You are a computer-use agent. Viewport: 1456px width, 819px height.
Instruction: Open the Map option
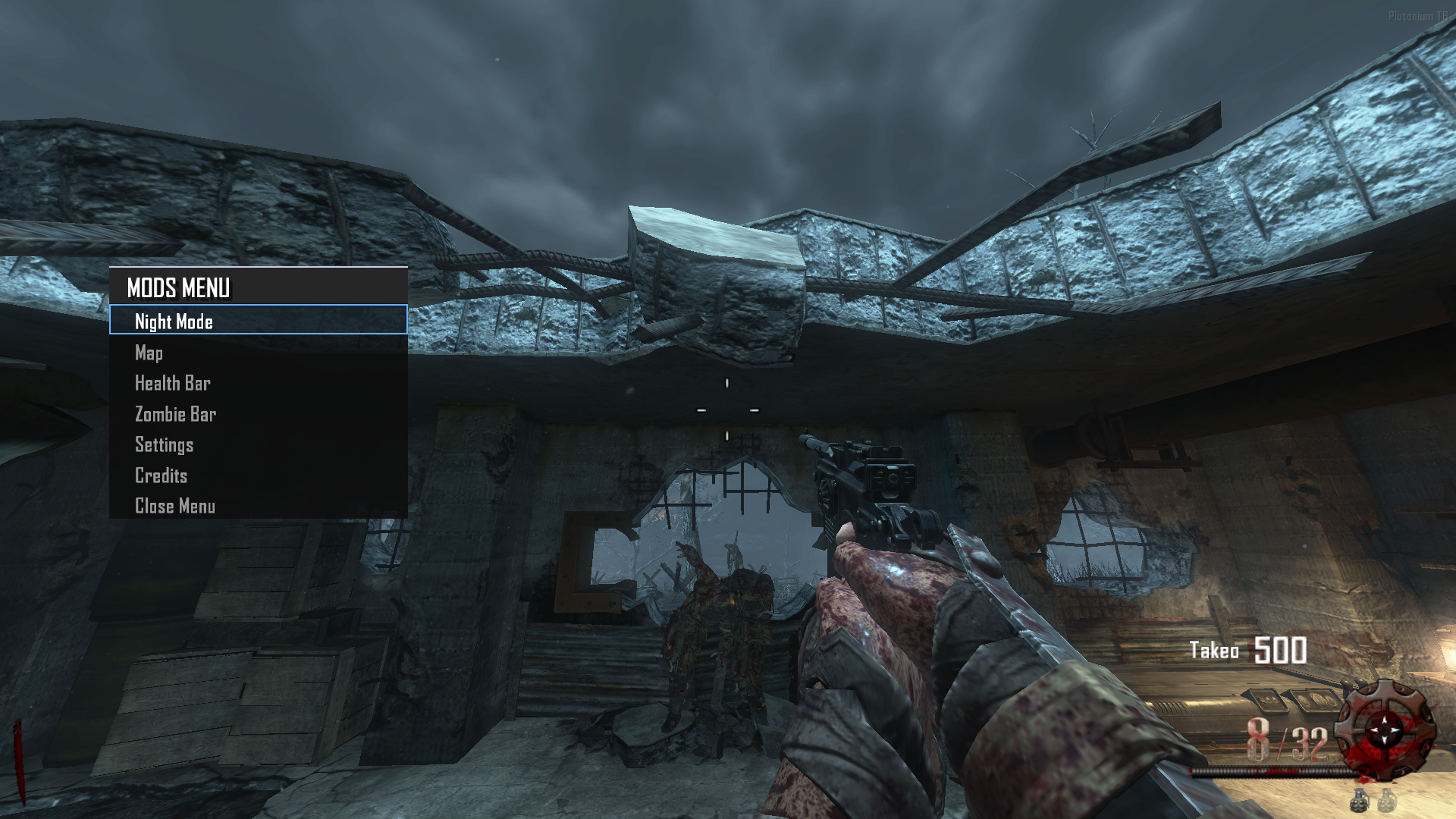(149, 353)
